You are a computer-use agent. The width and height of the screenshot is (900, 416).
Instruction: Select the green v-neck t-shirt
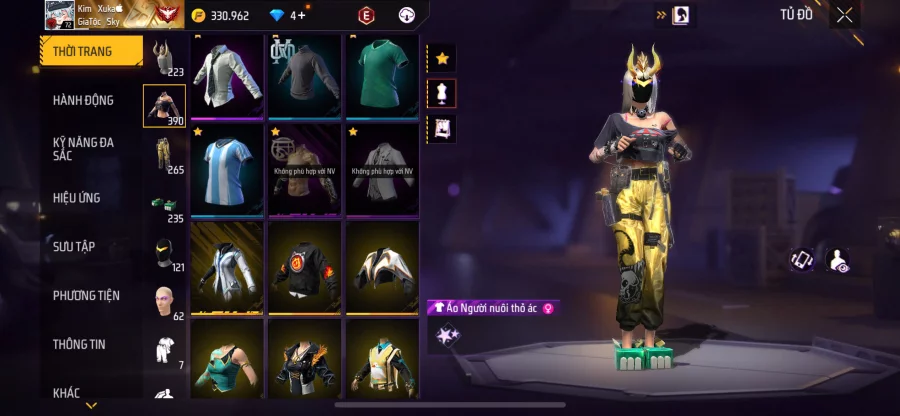coord(382,74)
